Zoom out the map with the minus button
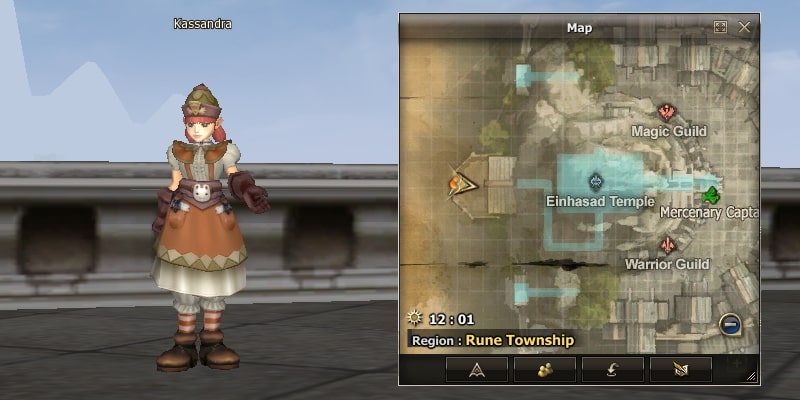 730,324
